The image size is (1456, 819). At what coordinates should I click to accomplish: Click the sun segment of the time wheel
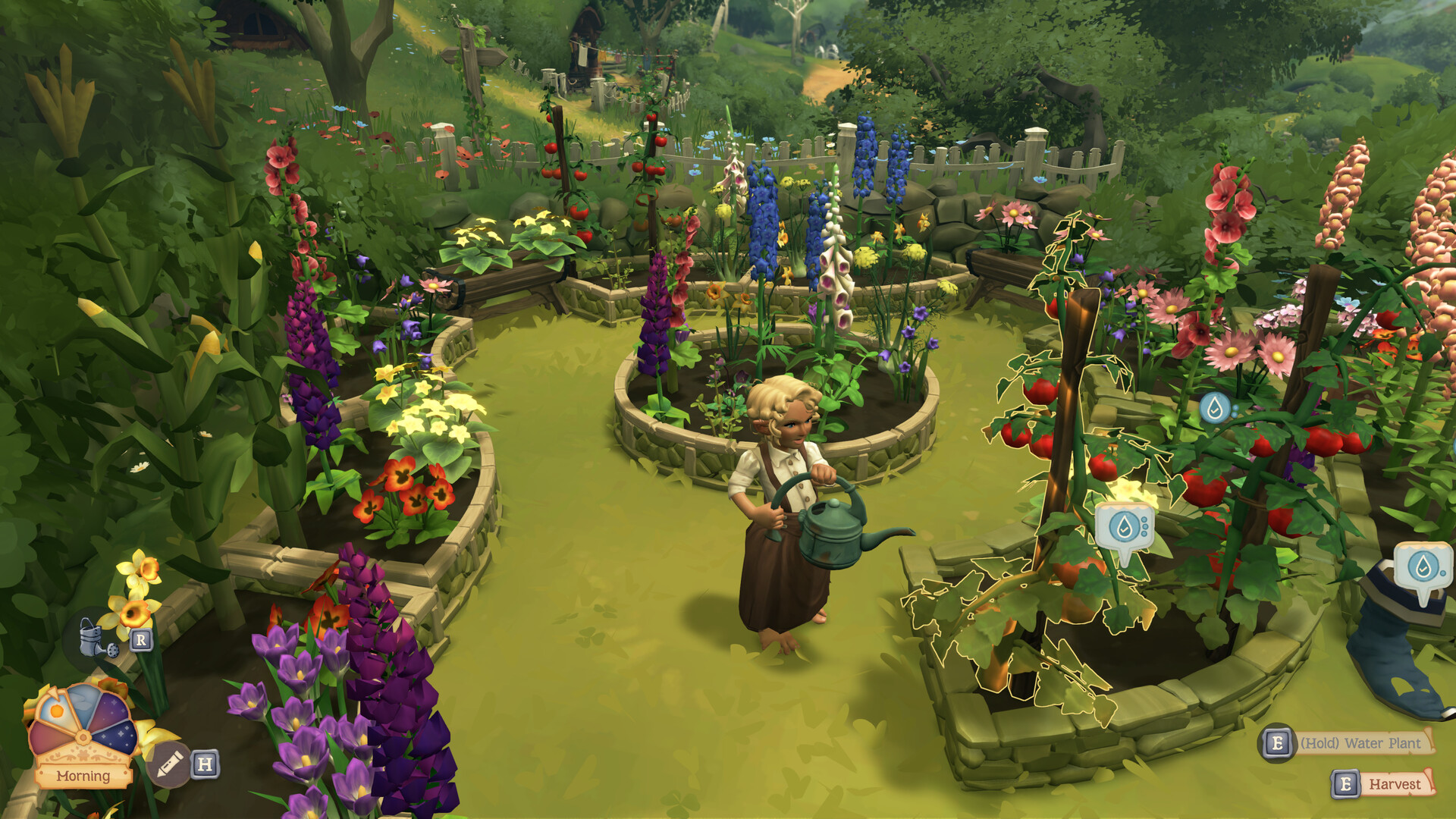(x=55, y=711)
